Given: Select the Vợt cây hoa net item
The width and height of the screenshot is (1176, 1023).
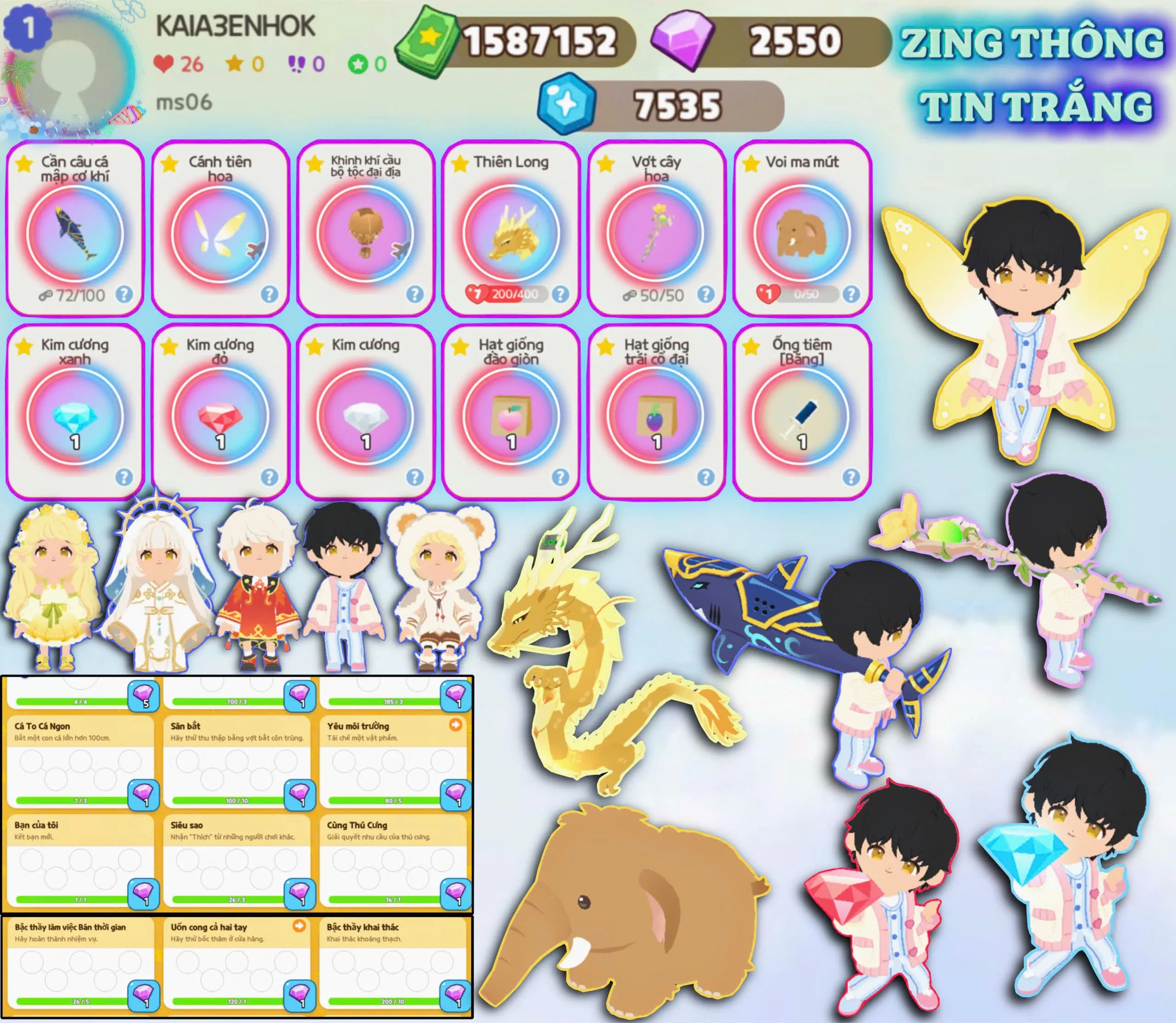Looking at the screenshot, I should (x=656, y=228).
